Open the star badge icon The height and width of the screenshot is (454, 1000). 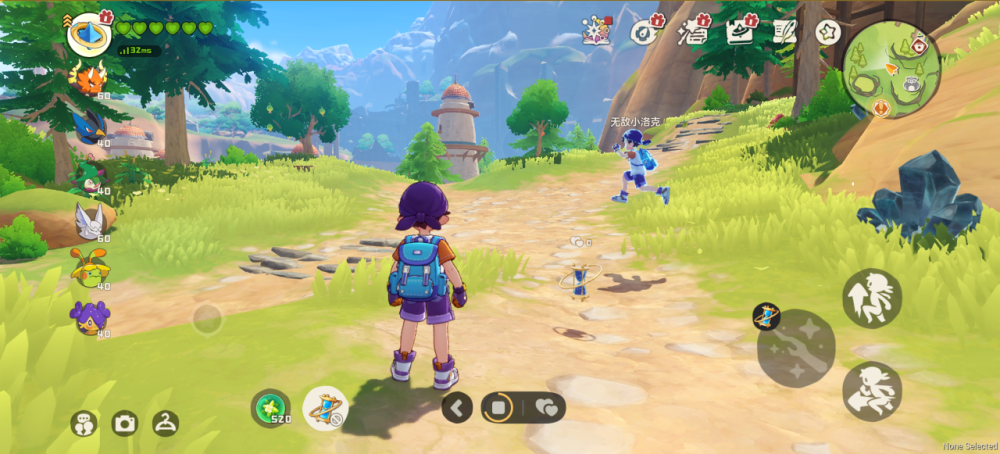[x=827, y=32]
